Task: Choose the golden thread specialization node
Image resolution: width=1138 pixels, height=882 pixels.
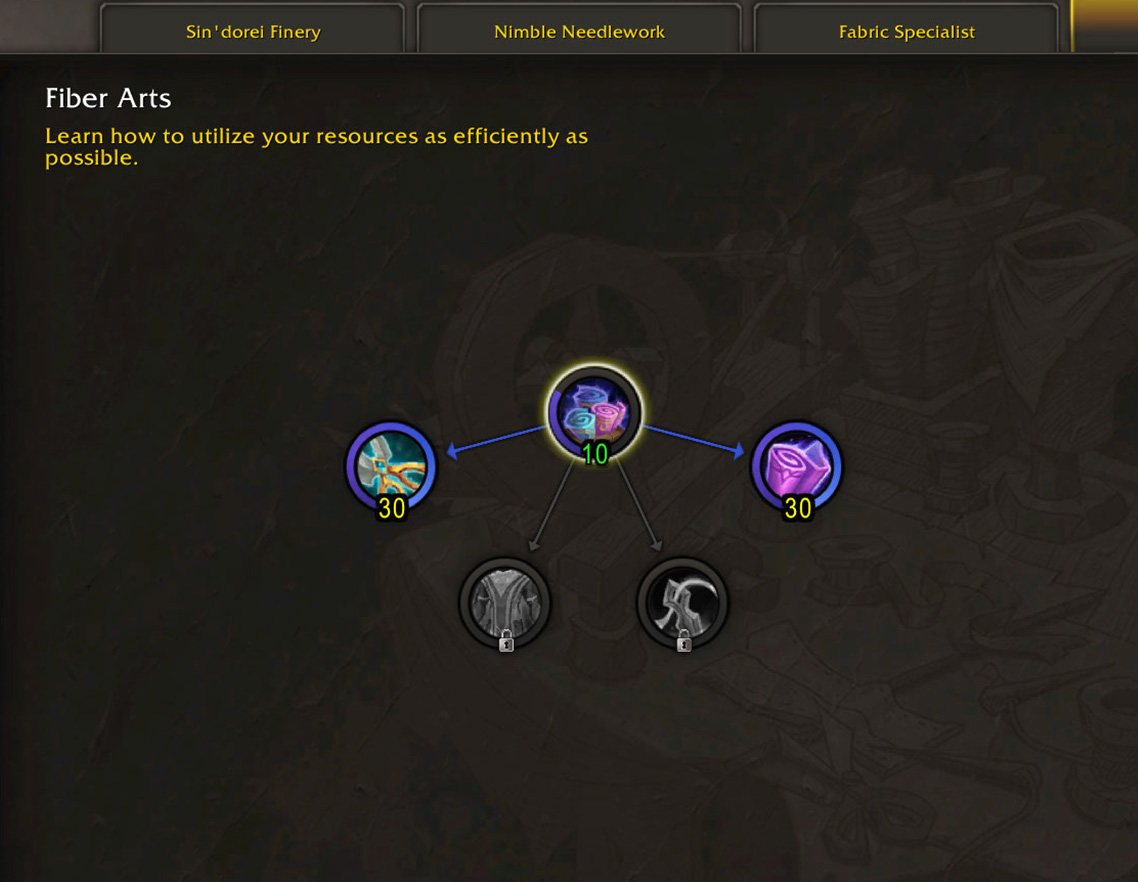Action: pyautogui.click(x=392, y=467)
